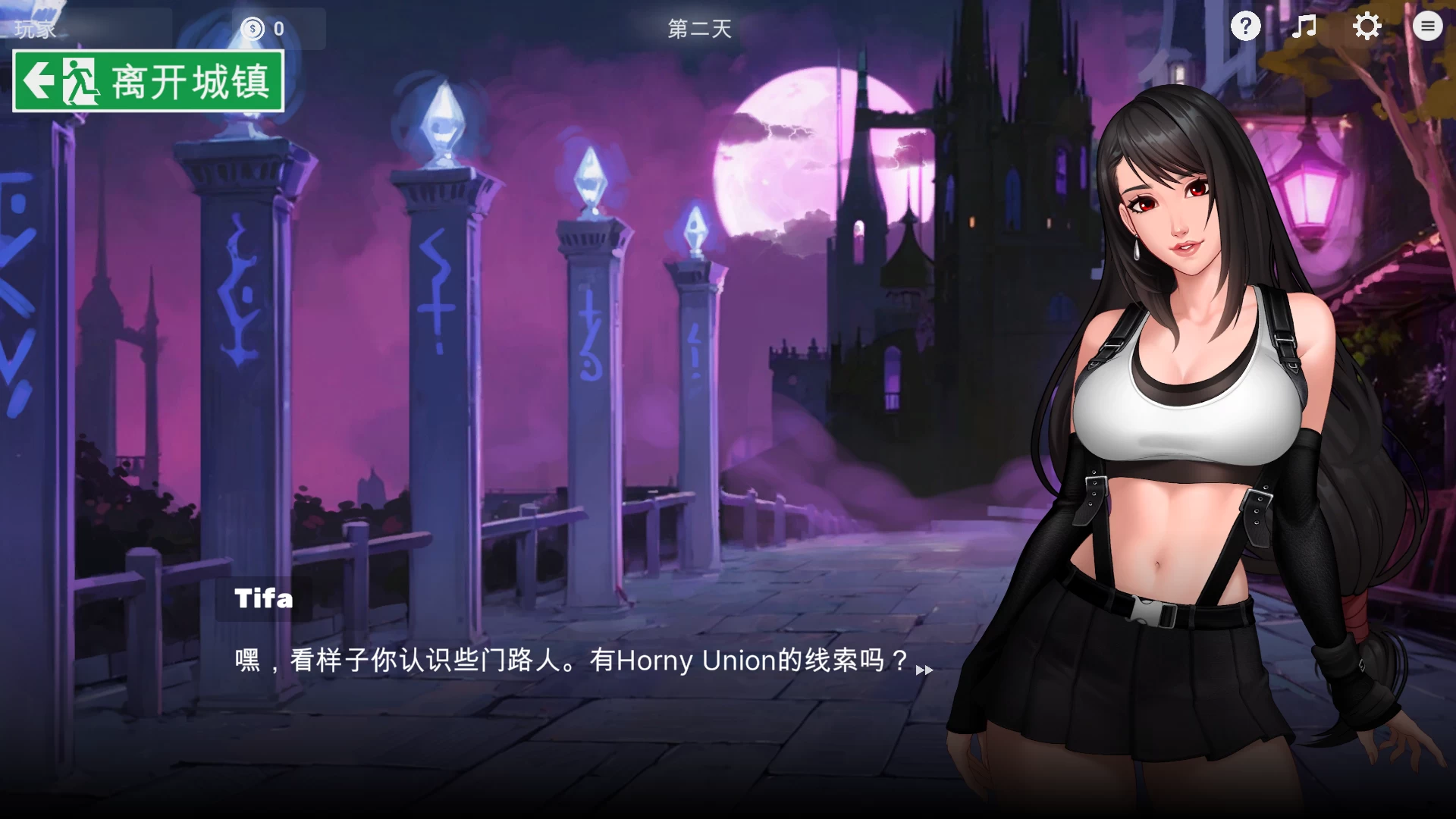The image size is (1456, 819).
Task: Click the double-arrow dialogue advance indicator
Action: tap(925, 670)
